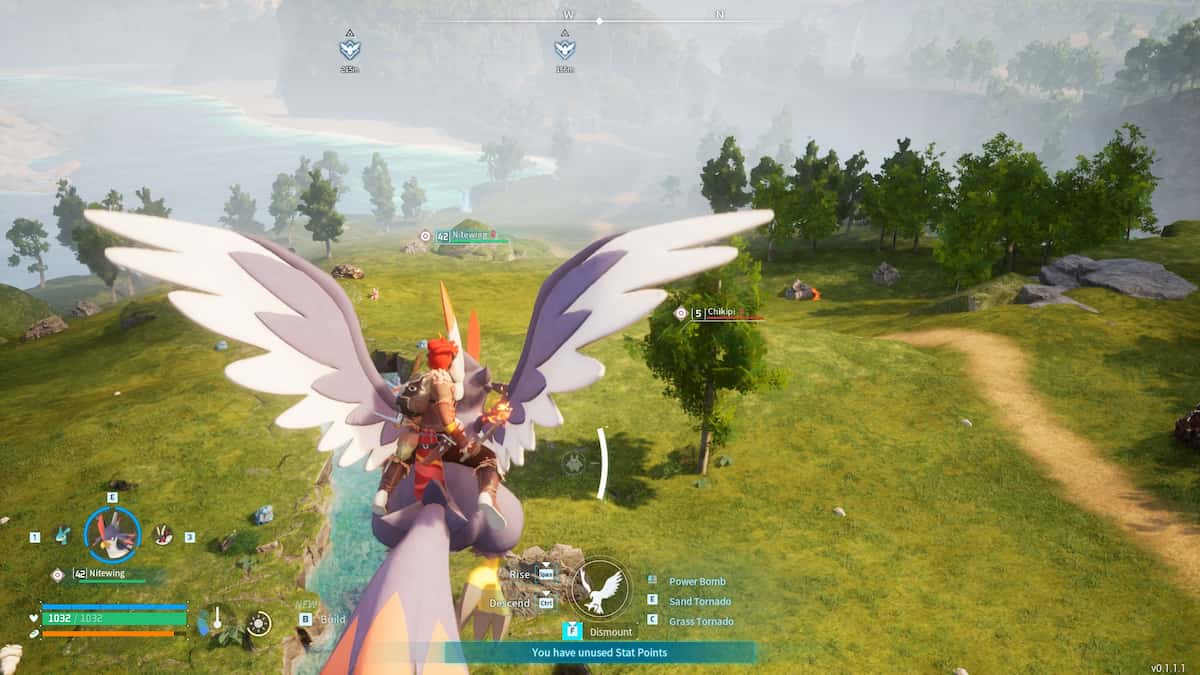1200x675 pixels.
Task: Choose the red and white pal icon
Action: (161, 536)
